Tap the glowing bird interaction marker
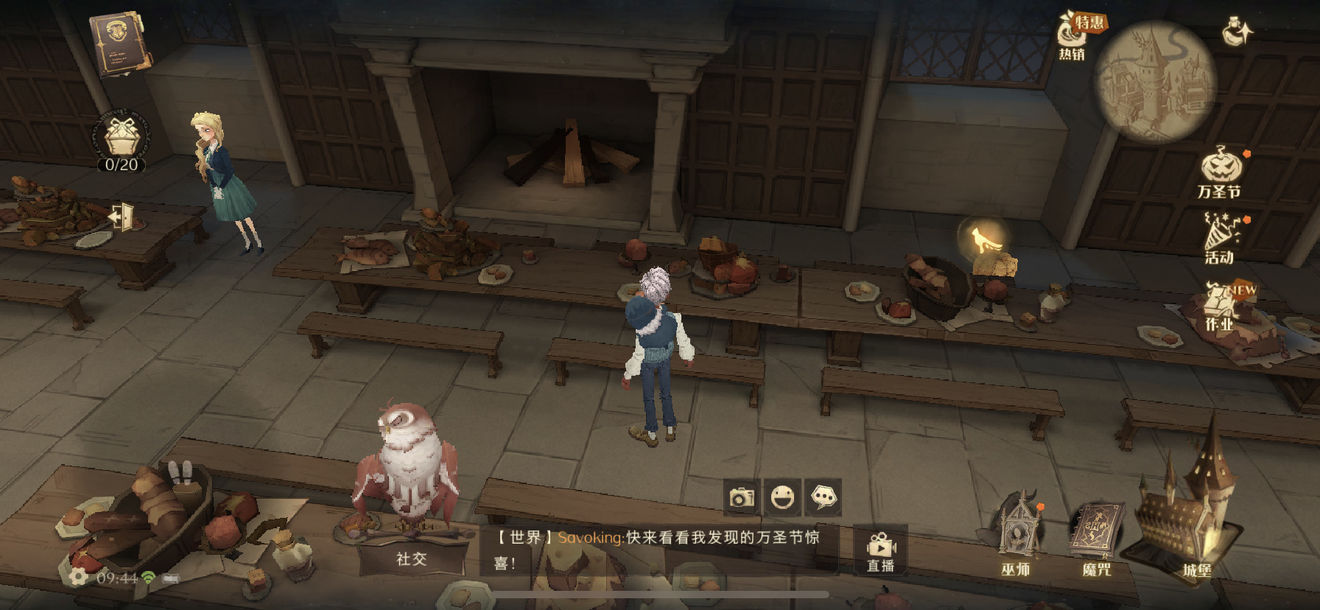The height and width of the screenshot is (610, 1320). coord(979,238)
